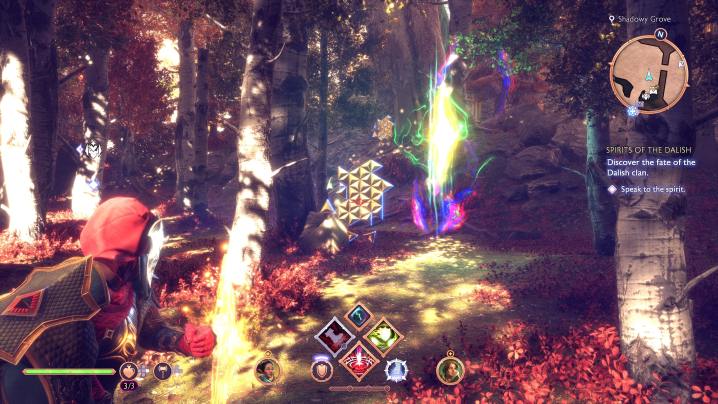Select the left companion portrait

tap(268, 369)
